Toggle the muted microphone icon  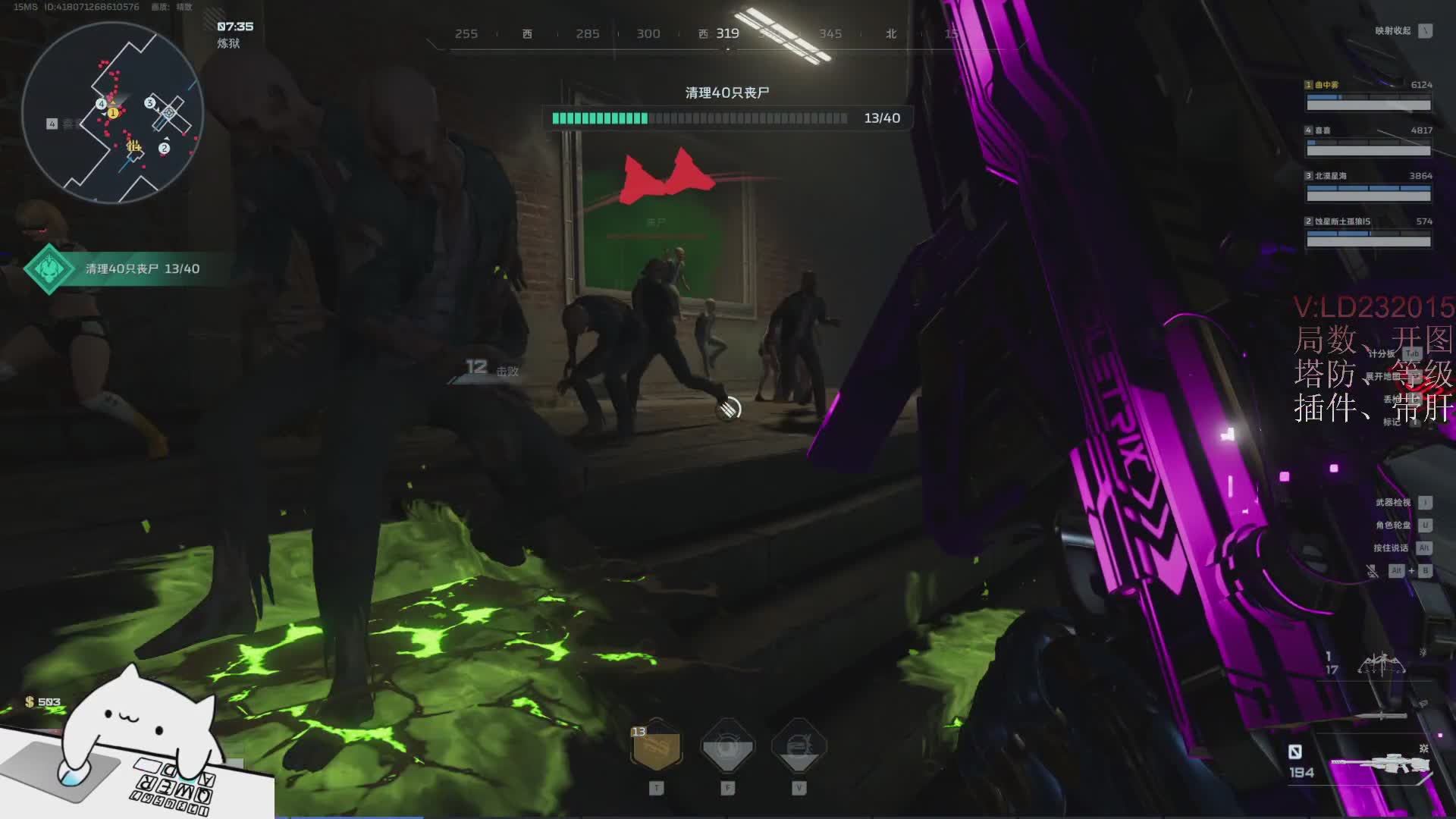(1372, 571)
